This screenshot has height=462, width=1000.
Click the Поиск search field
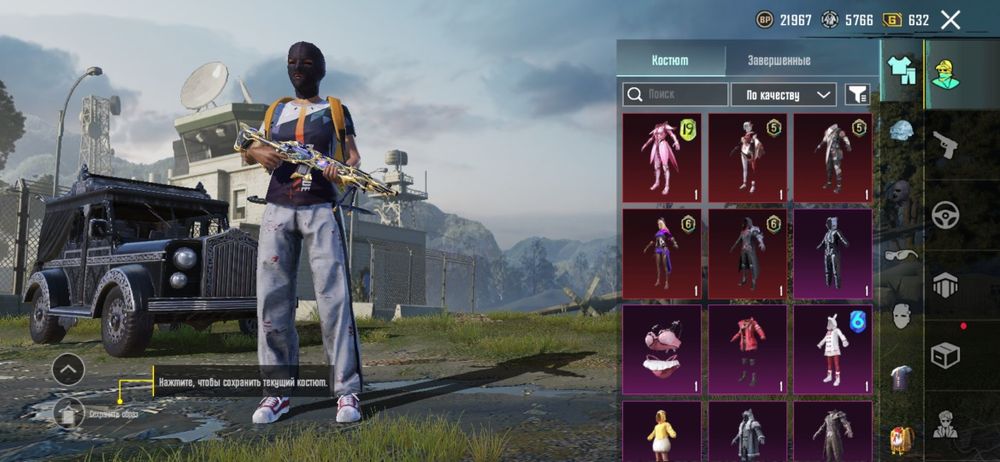pos(676,95)
